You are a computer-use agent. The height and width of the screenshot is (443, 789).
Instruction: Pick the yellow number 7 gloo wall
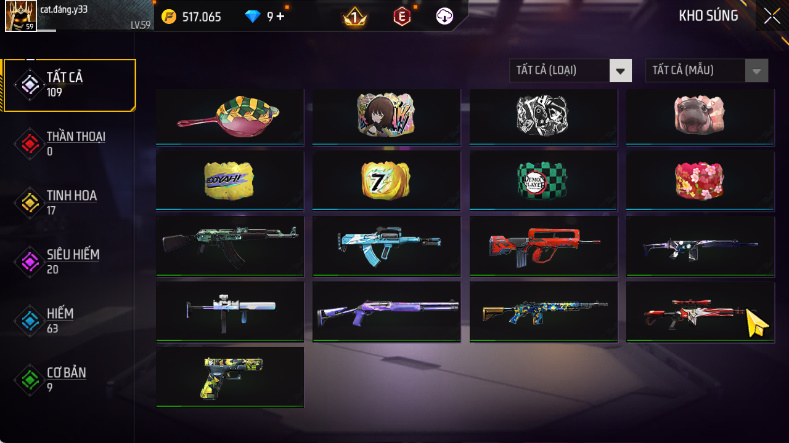click(x=386, y=179)
